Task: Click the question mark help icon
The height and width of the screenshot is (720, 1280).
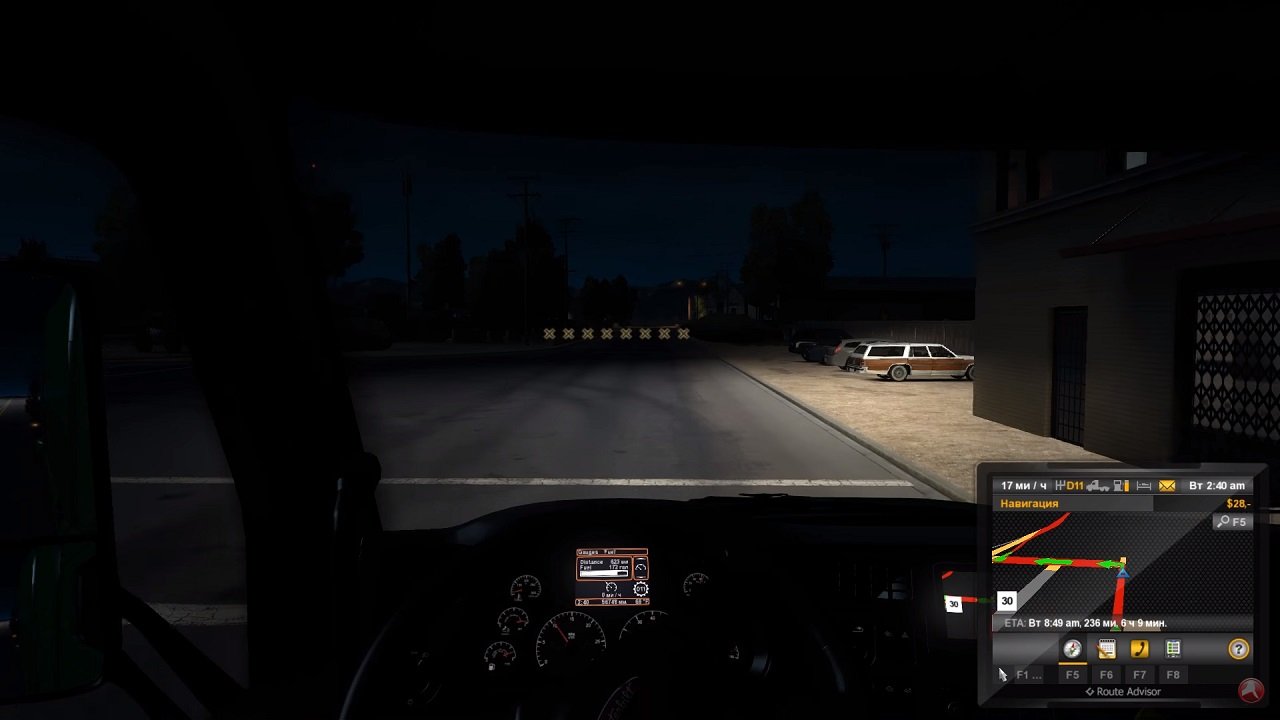Action: 1238,648
